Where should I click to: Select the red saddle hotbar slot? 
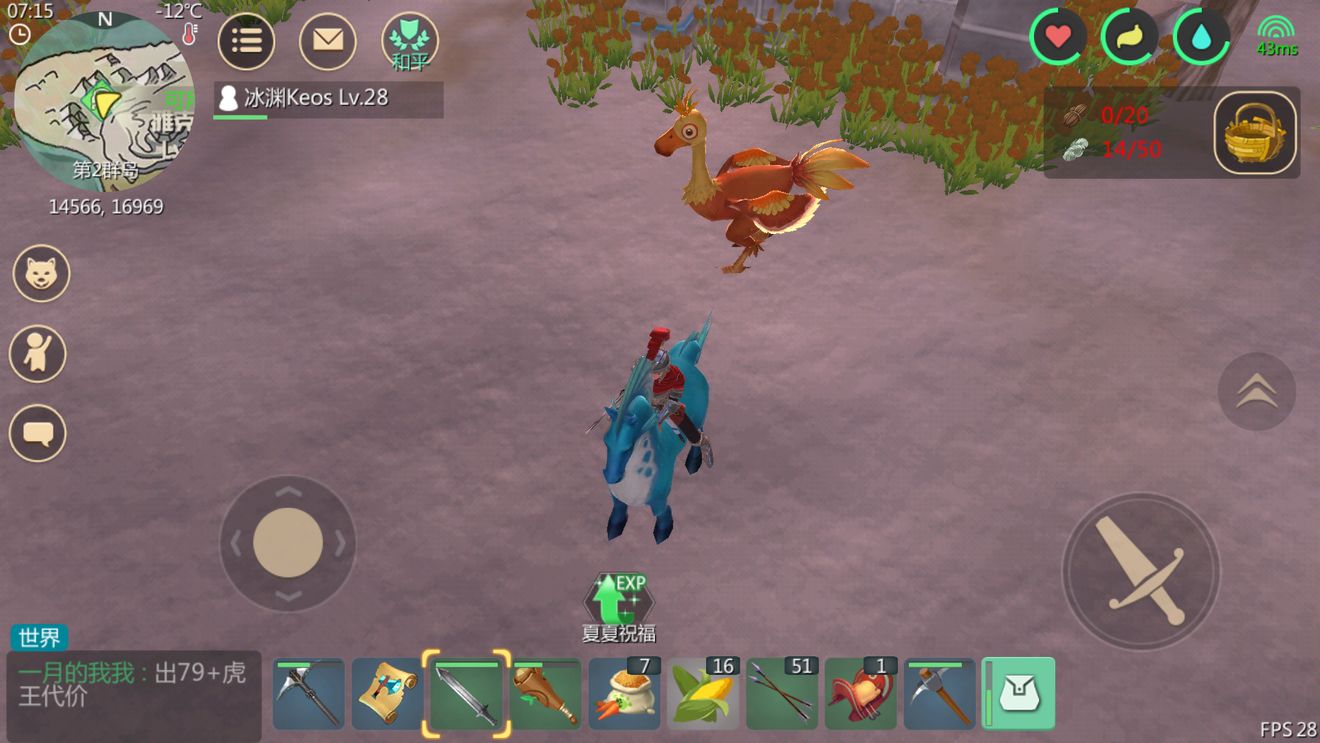tap(861, 694)
